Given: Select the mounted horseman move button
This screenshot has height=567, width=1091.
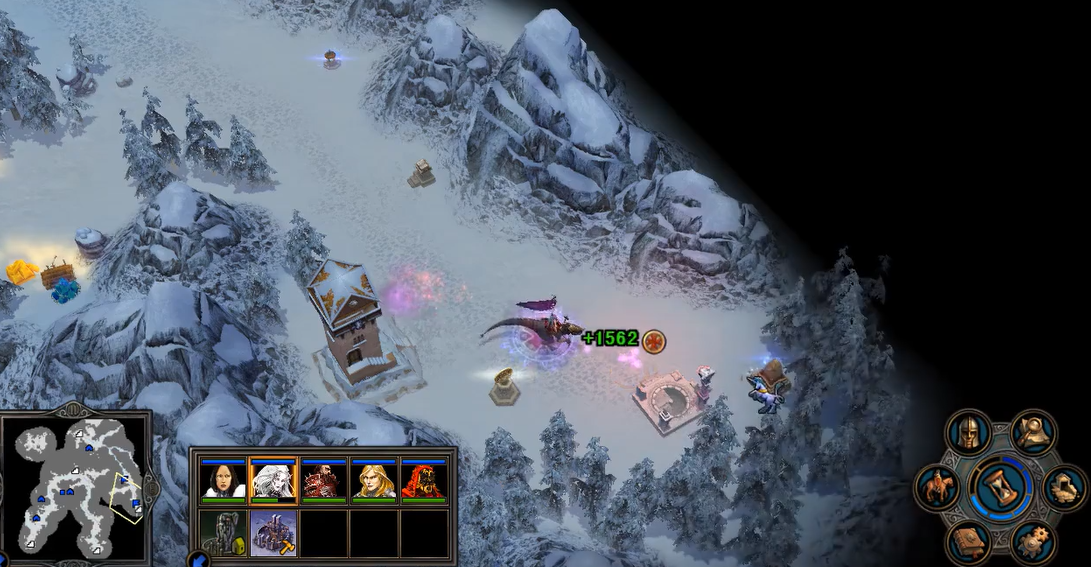Looking at the screenshot, I should coord(938,487).
